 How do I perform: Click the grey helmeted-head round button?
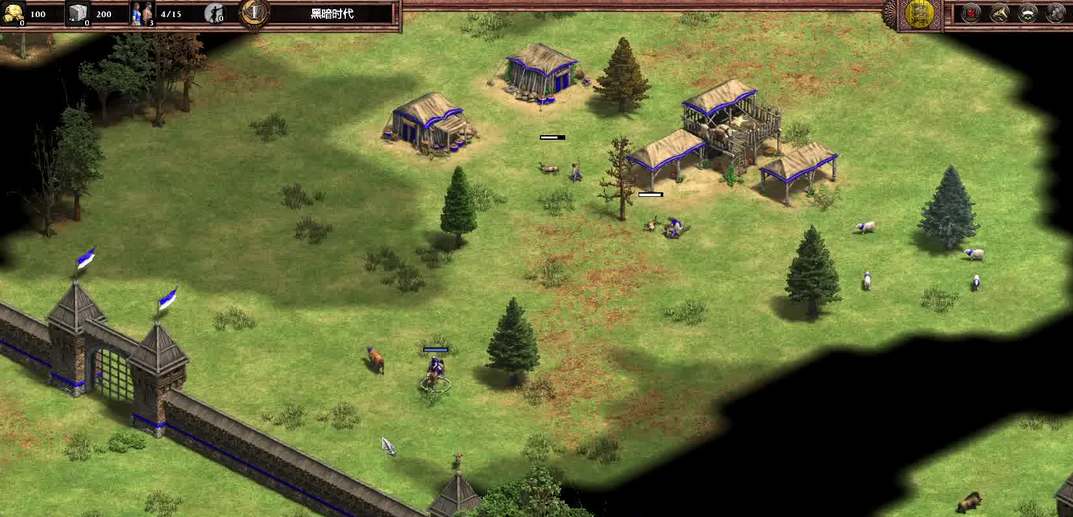[x=1056, y=13]
